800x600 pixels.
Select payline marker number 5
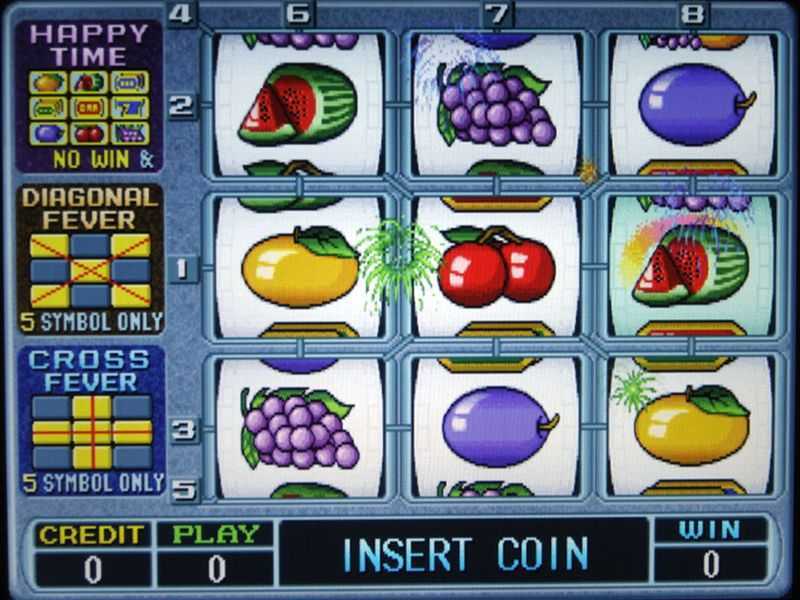pyautogui.click(x=182, y=489)
